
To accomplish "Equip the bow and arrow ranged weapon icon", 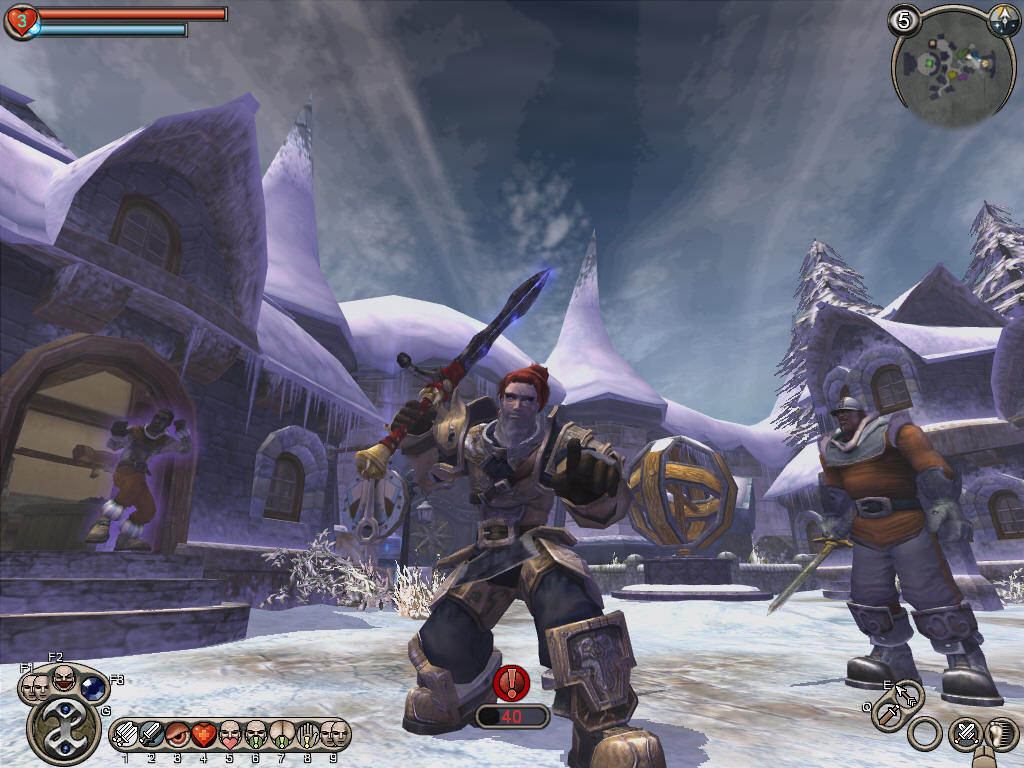I will tap(907, 694).
